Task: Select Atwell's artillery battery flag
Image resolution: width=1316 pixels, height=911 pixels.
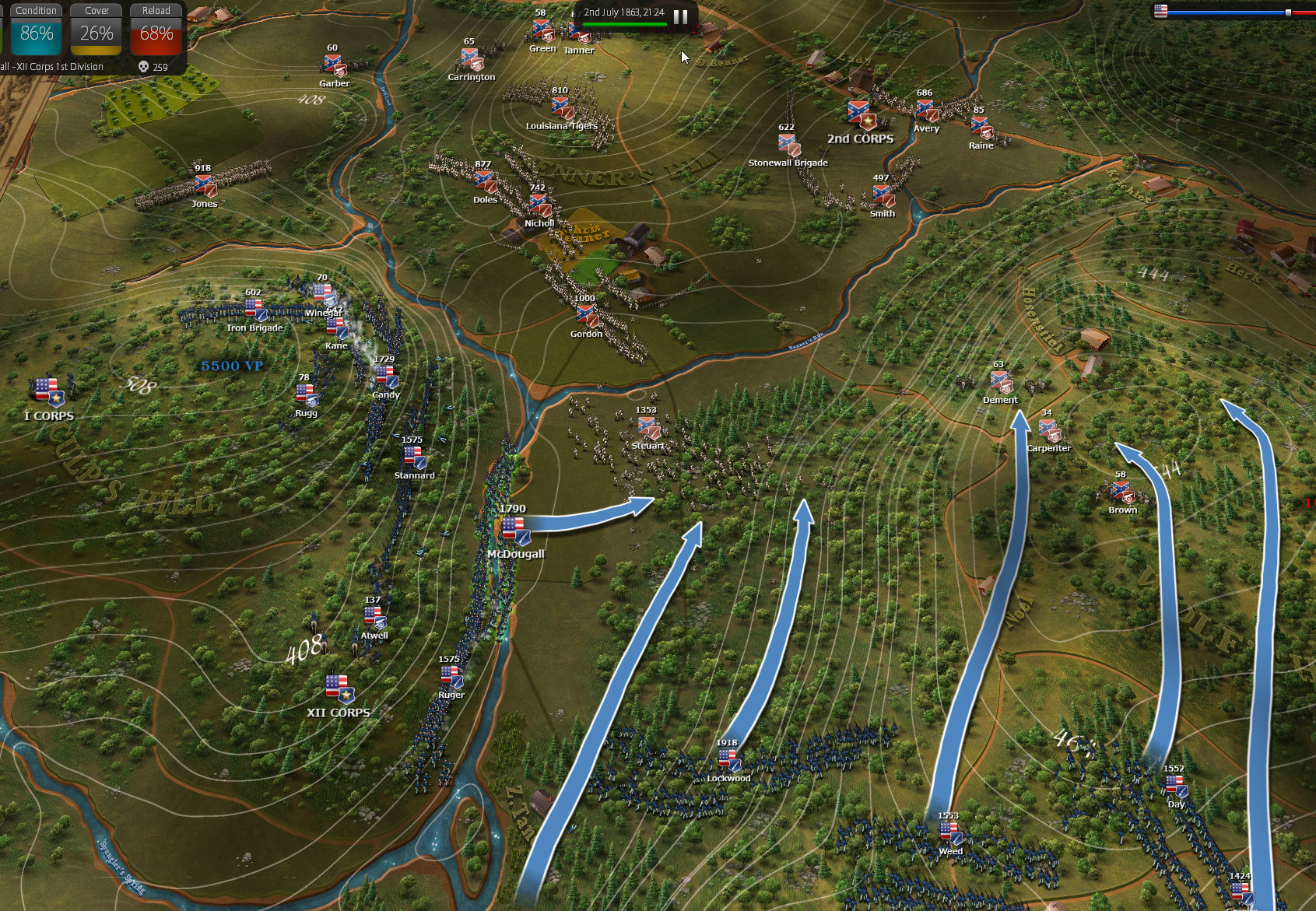Action: [x=374, y=618]
